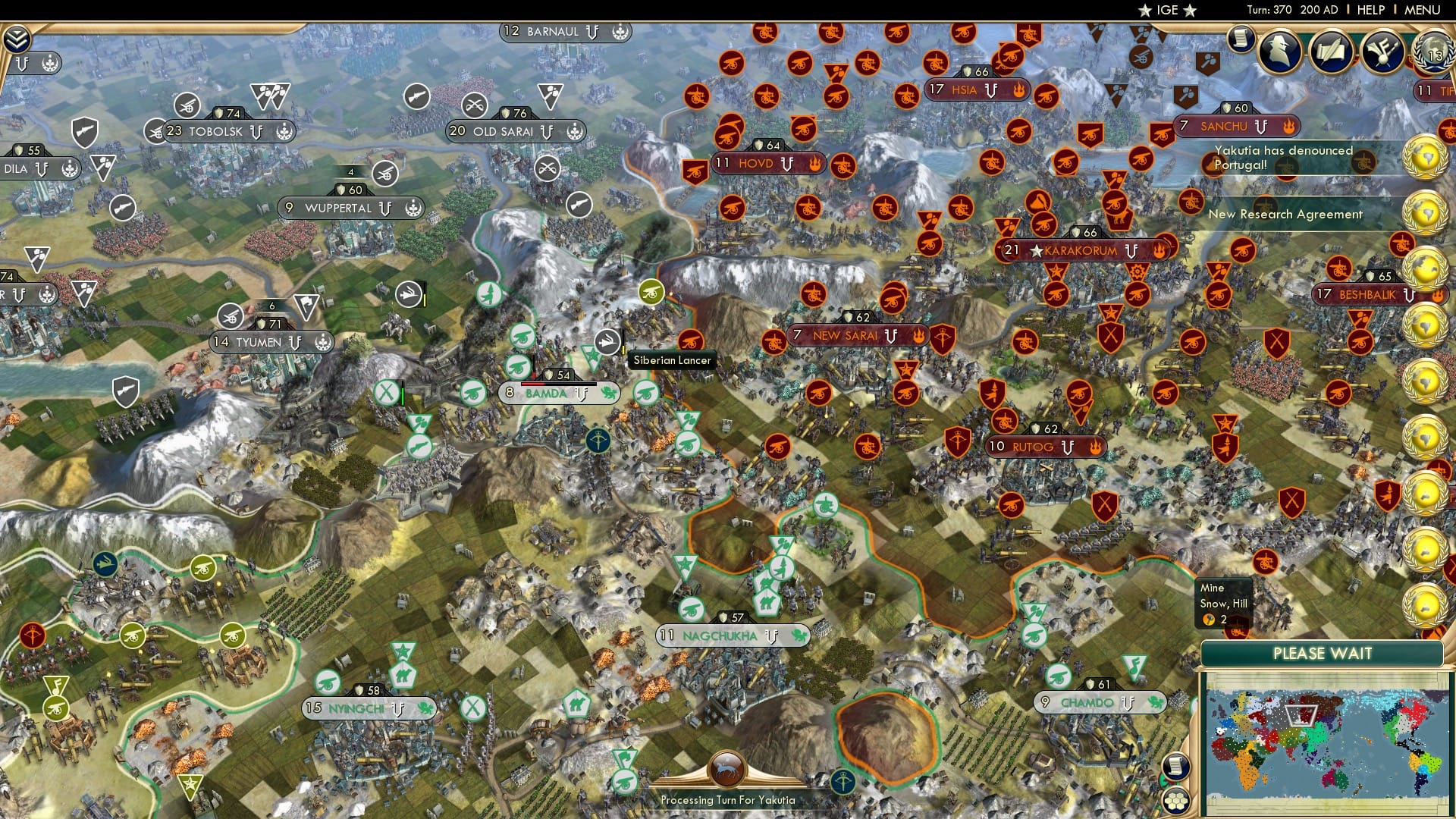Click the scroll icon beside the minimap
The height and width of the screenshot is (819, 1456).
click(1176, 765)
